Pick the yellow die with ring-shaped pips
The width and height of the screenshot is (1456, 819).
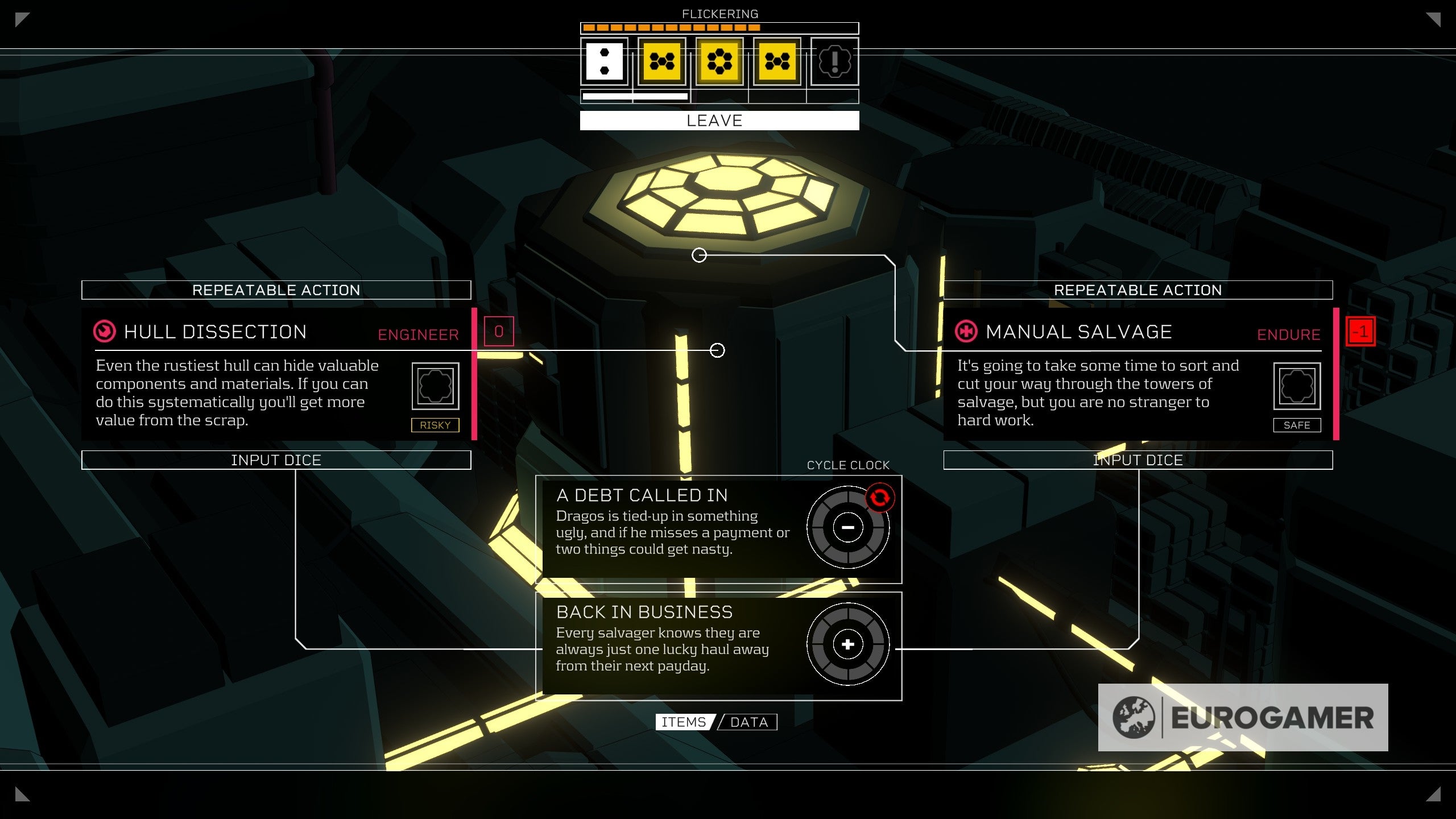[x=719, y=61]
